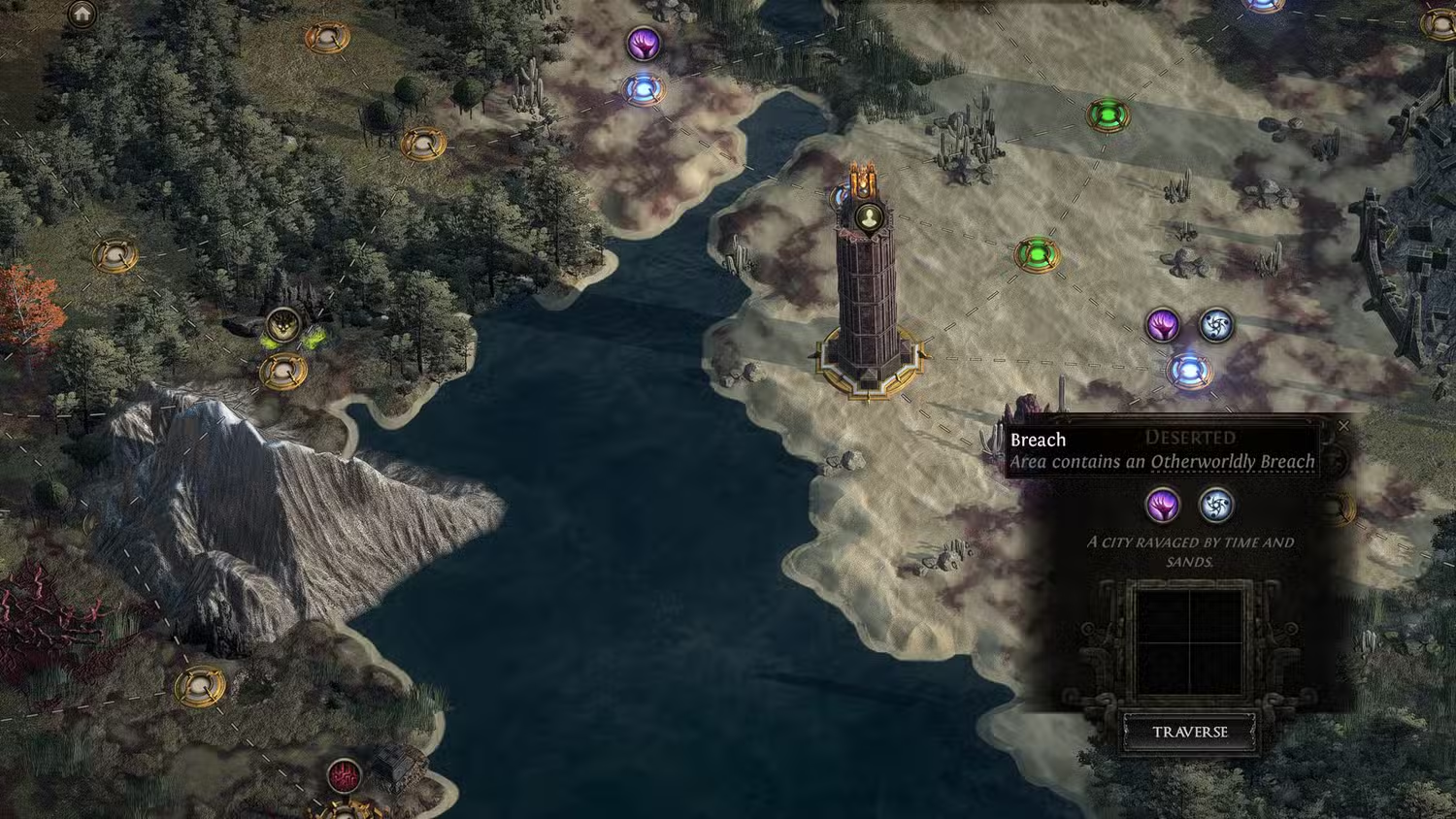Click the white swirl icon inside the panel
The image size is (1456, 819).
coord(1215,505)
